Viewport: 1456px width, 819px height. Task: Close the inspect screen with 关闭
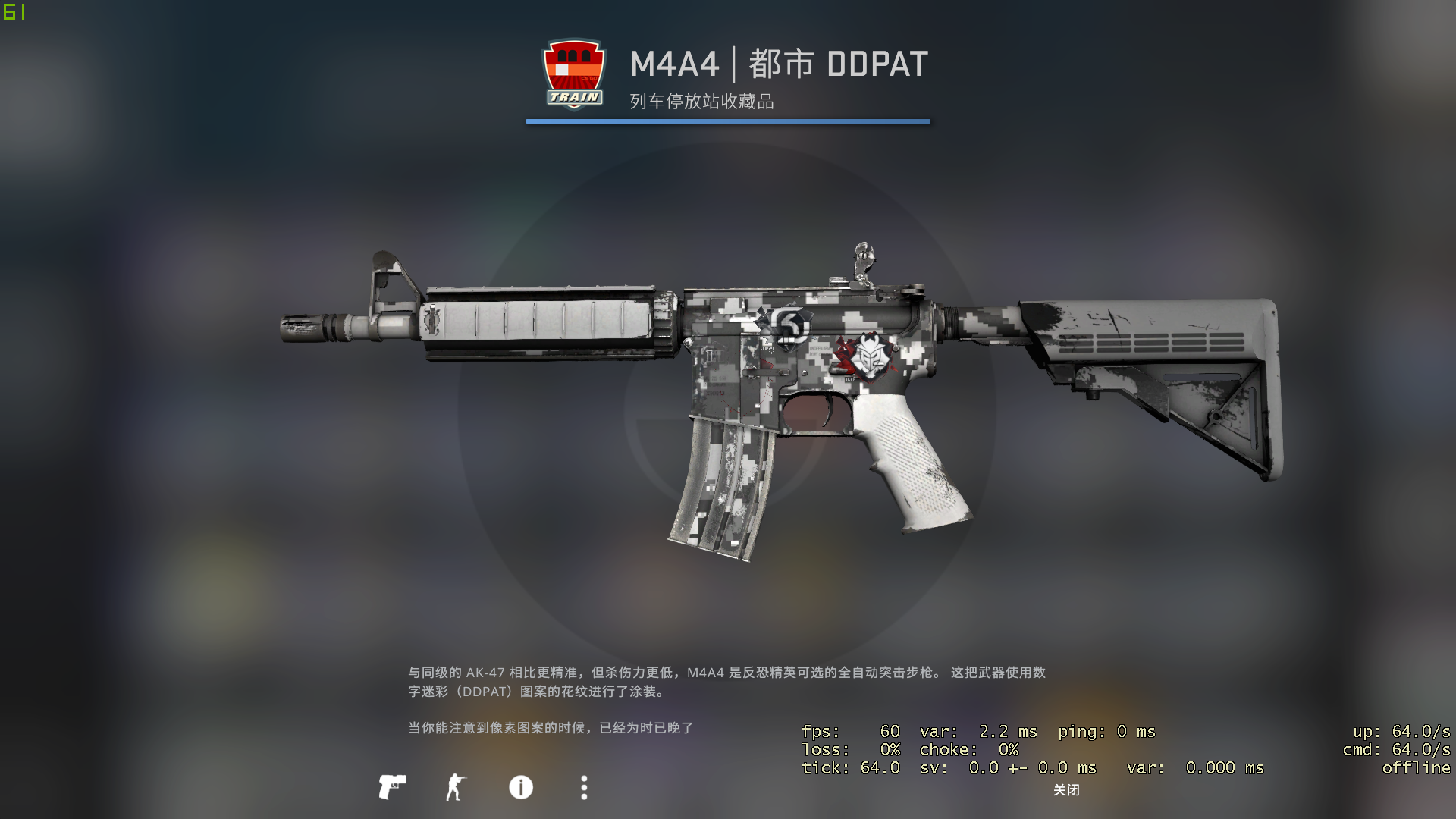point(1066,790)
